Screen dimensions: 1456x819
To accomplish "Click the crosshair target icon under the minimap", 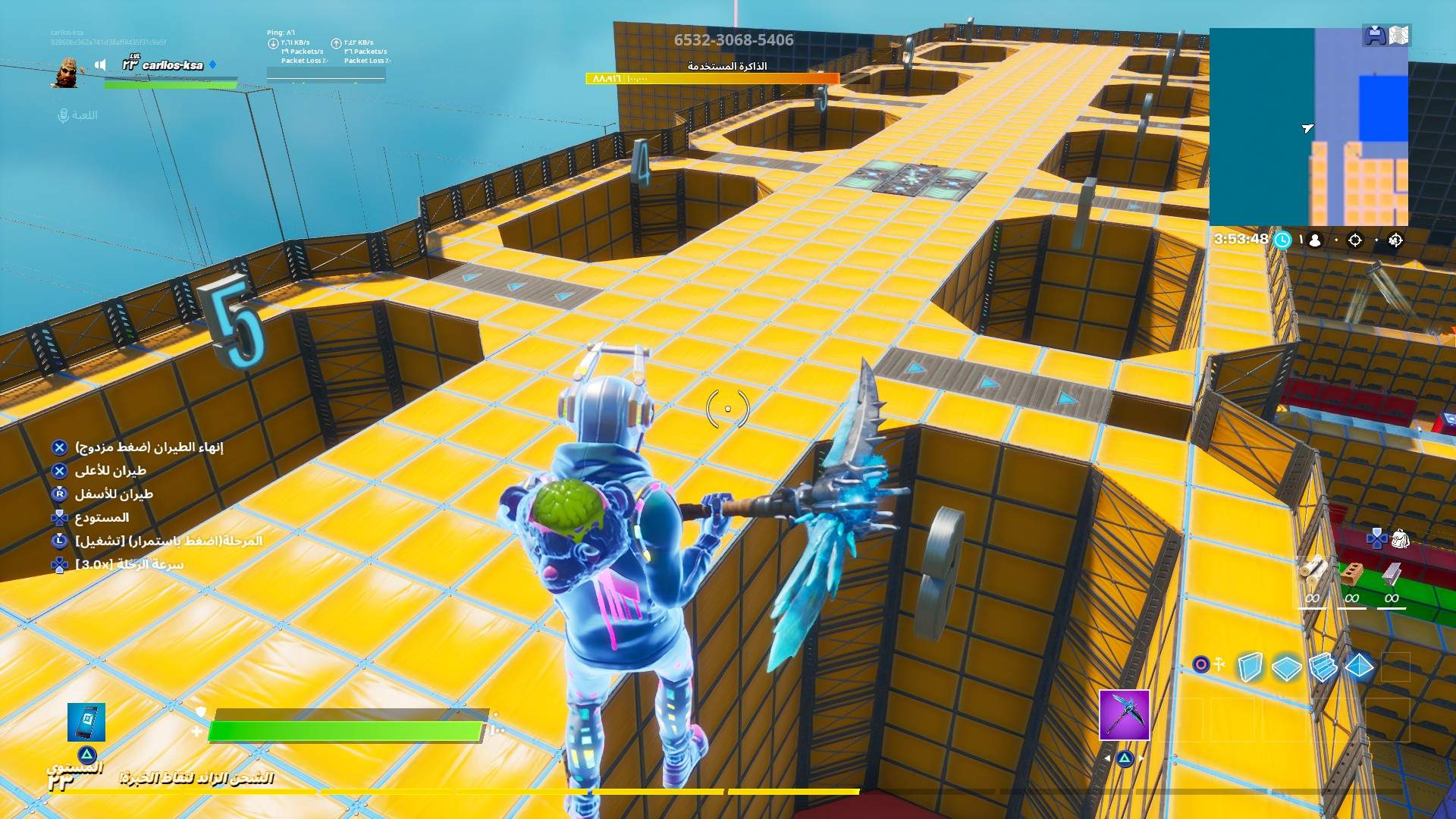I will (x=1355, y=240).
